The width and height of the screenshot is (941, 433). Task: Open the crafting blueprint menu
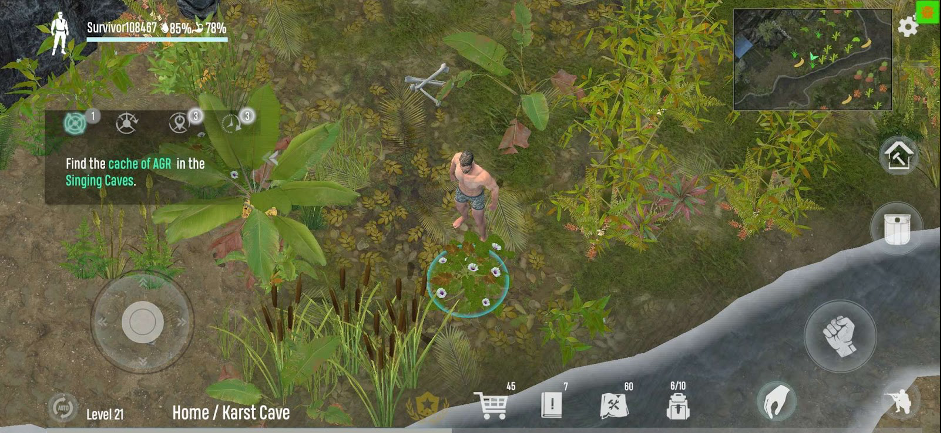pos(612,405)
